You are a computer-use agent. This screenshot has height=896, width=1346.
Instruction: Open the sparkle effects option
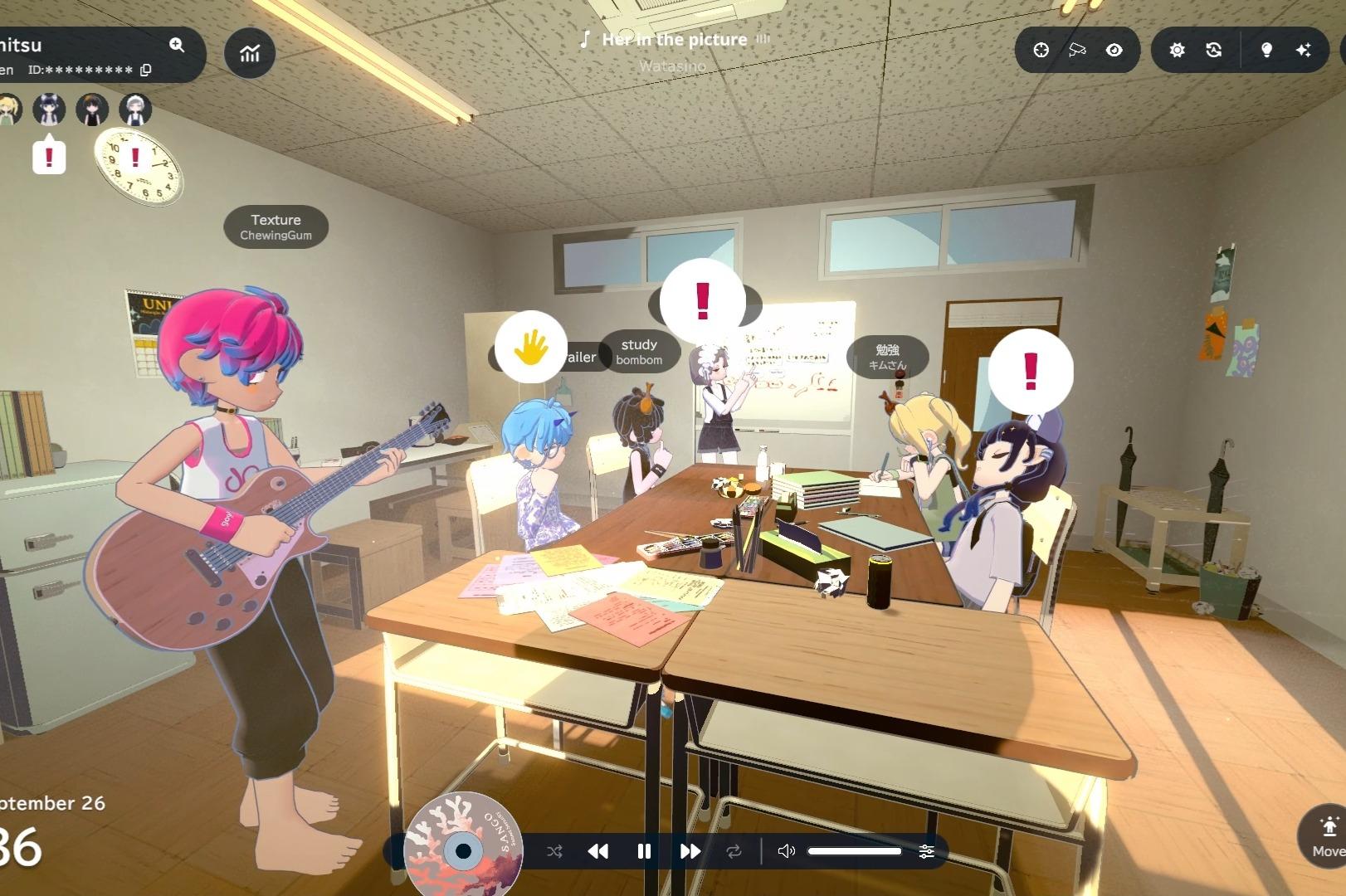(1303, 50)
